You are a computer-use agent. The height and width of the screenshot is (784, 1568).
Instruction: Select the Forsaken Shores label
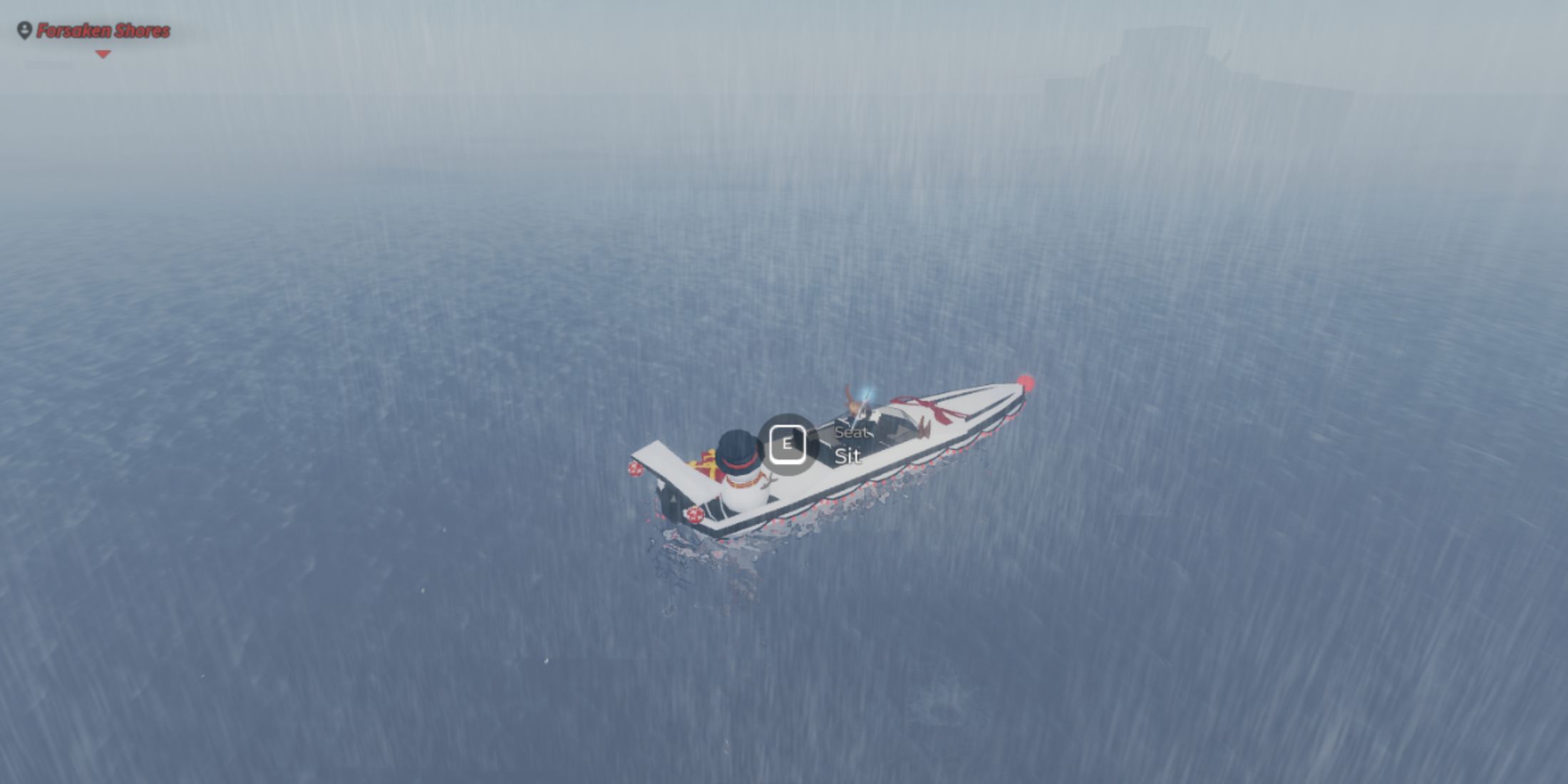pyautogui.click(x=103, y=30)
